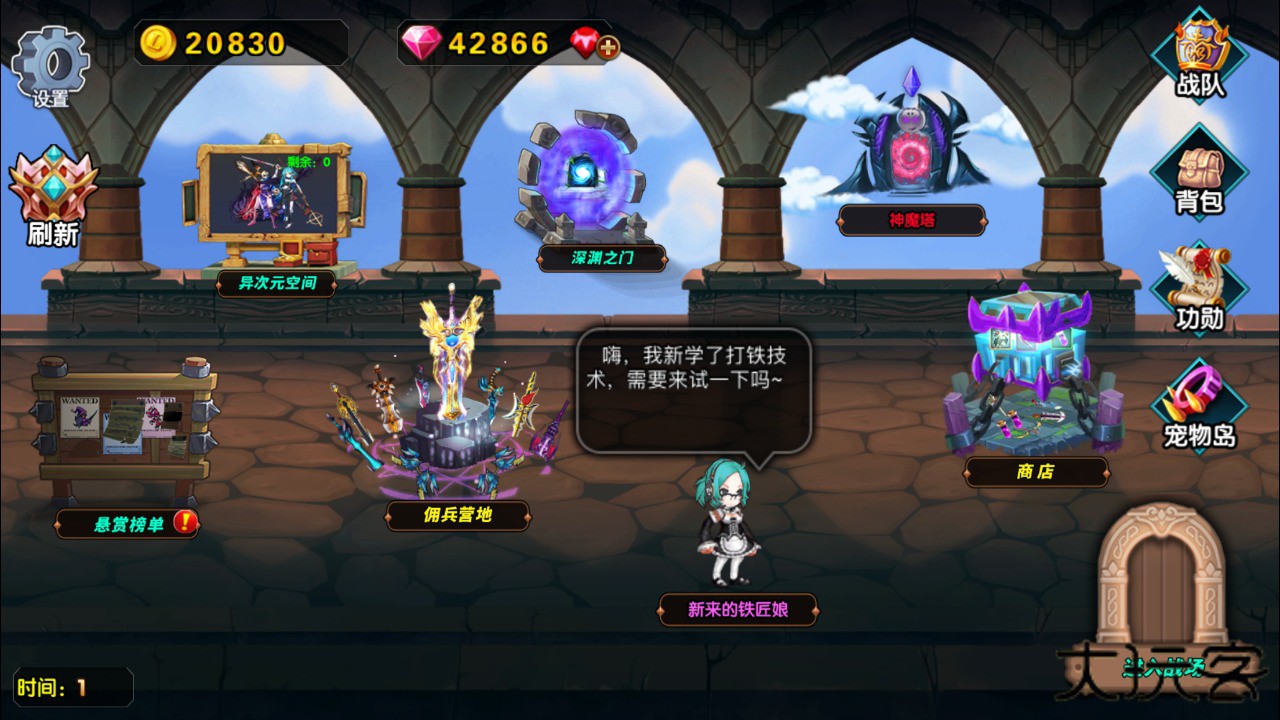Enter the 神魔塔 tower
Viewport: 1280px width, 720px height.
(x=910, y=155)
